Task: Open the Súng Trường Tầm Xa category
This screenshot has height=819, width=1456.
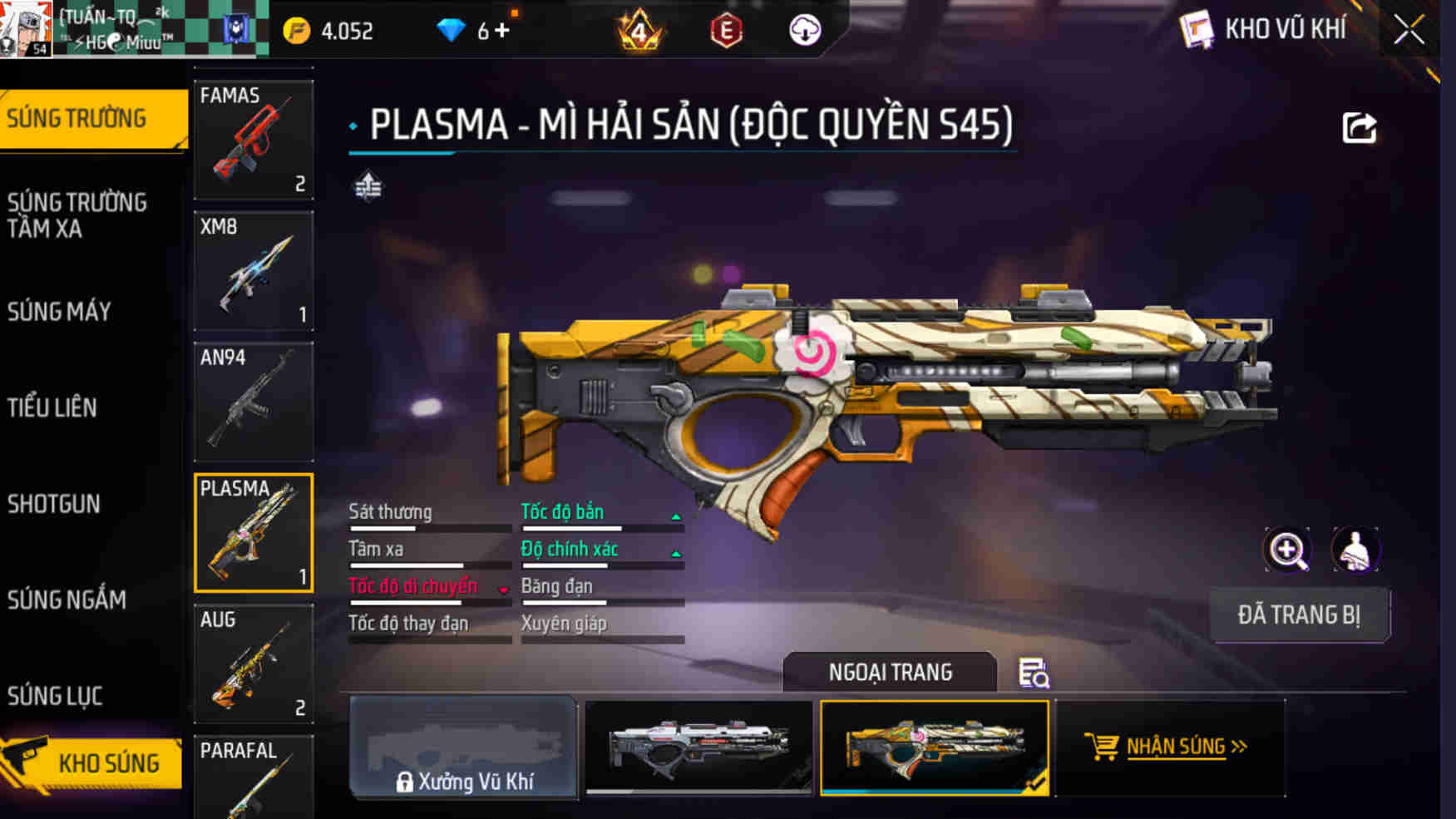Action: [x=77, y=215]
